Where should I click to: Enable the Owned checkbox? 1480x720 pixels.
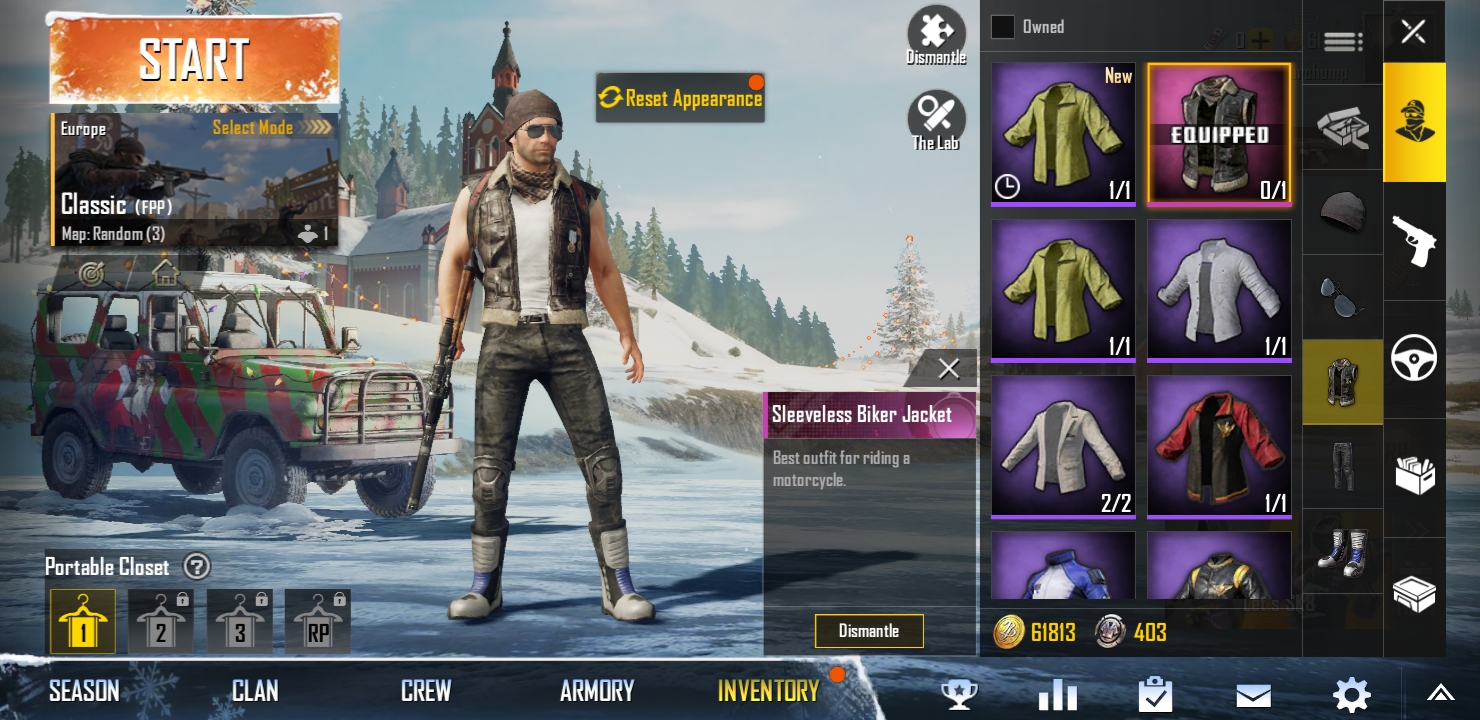click(1002, 27)
